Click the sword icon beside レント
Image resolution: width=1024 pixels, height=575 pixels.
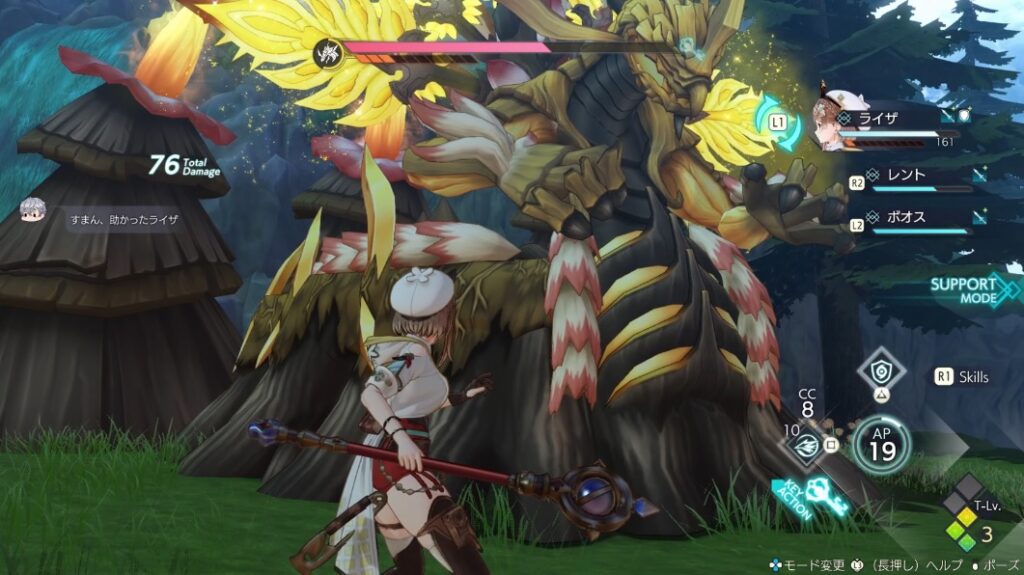981,175
